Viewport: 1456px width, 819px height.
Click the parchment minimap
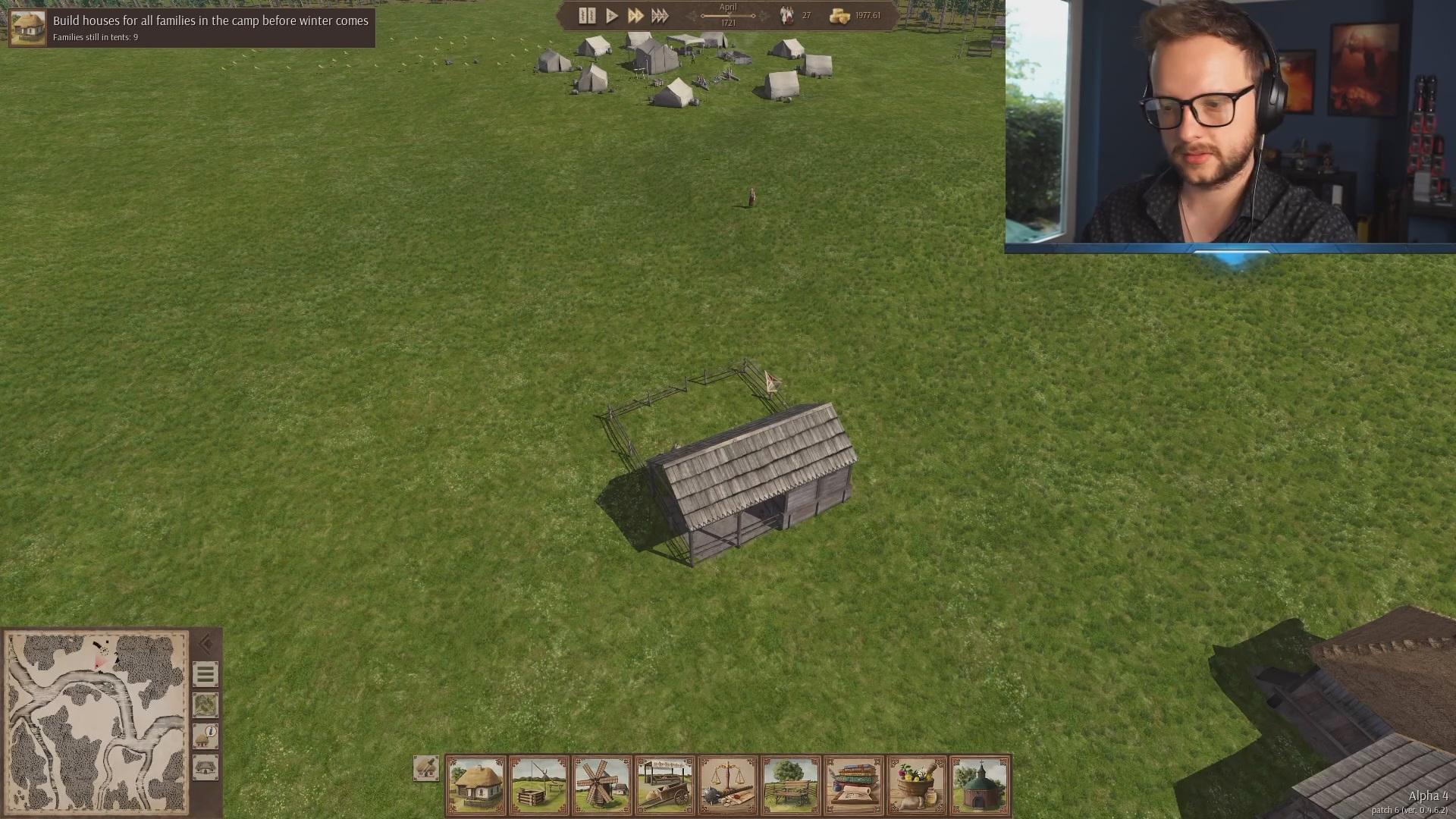click(96, 723)
